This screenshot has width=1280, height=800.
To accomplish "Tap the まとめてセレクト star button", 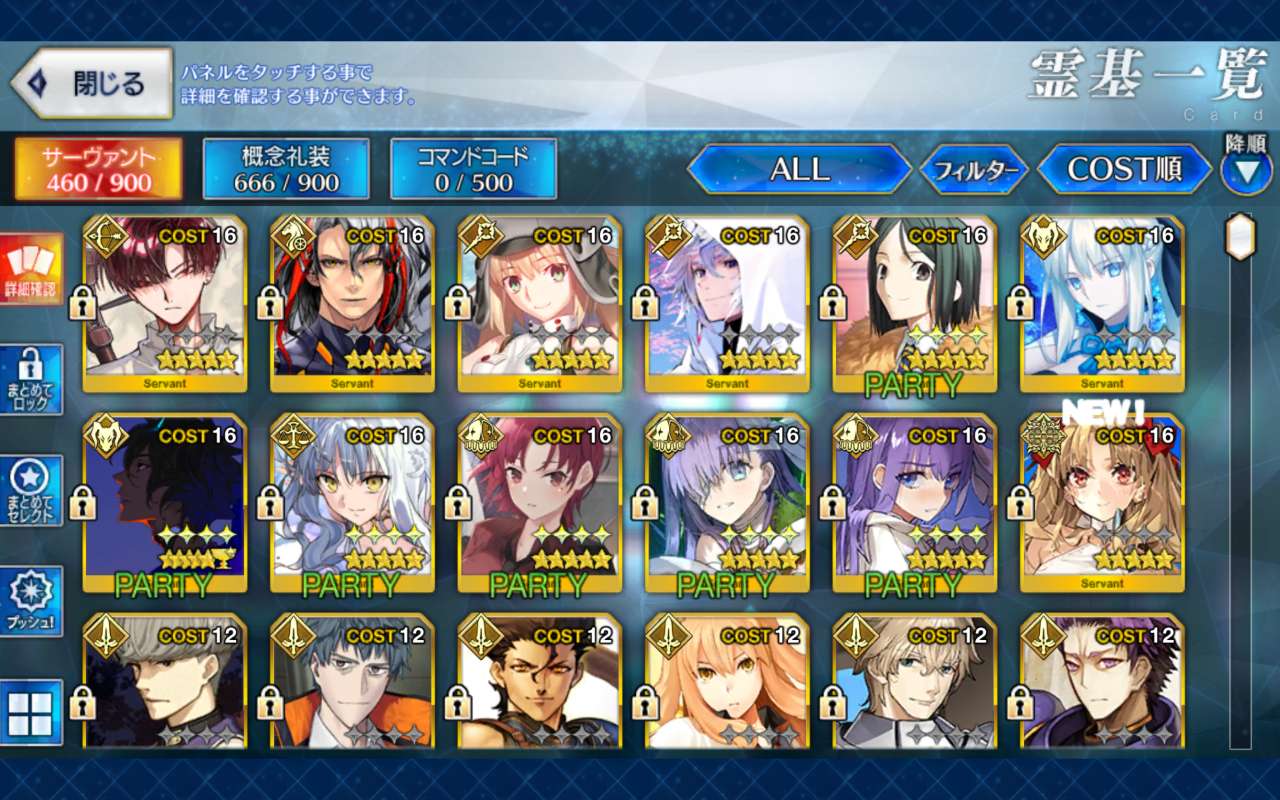I will 32,491.
